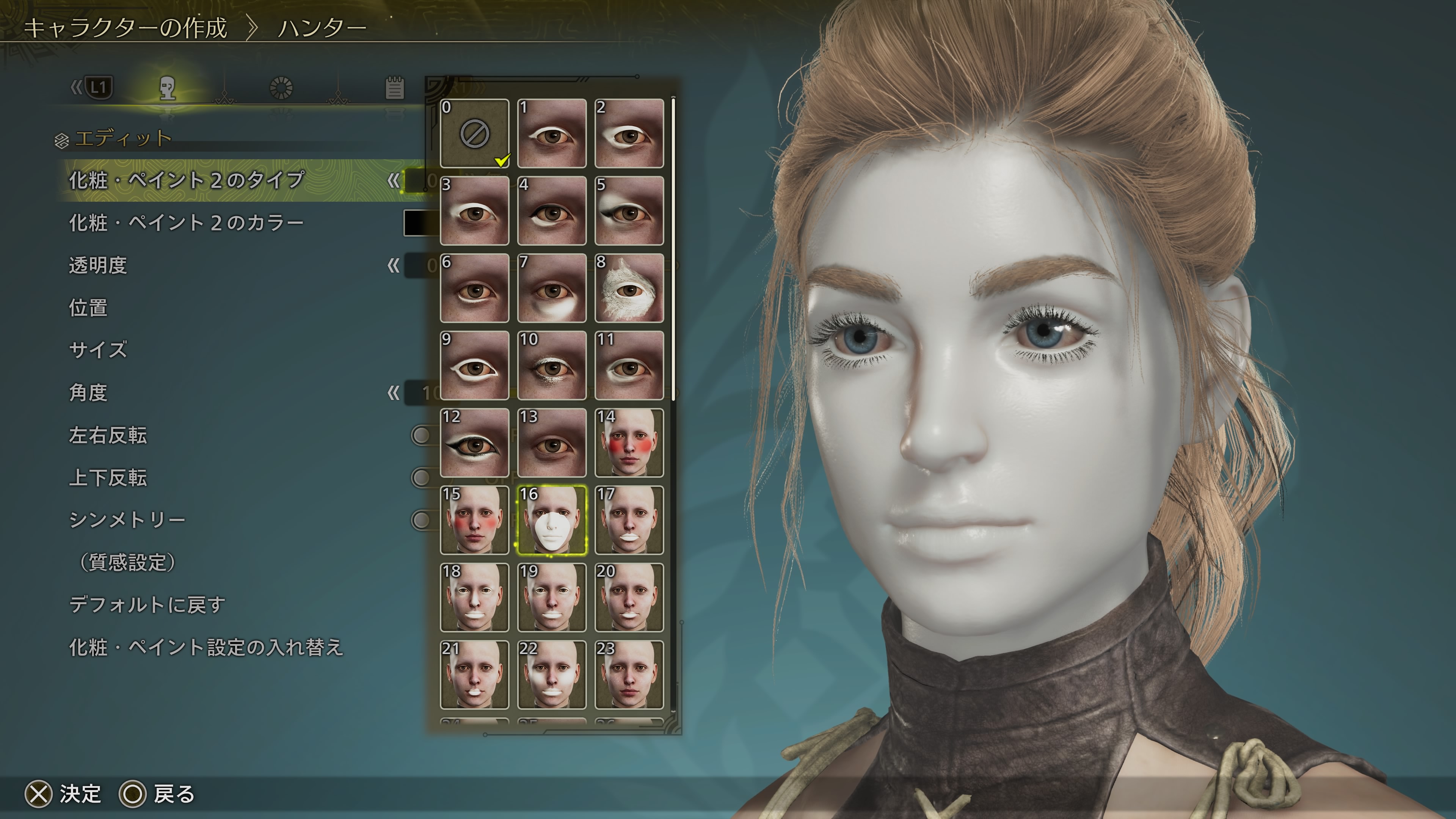Switch to the circular color-wheel tab

[x=281, y=88]
